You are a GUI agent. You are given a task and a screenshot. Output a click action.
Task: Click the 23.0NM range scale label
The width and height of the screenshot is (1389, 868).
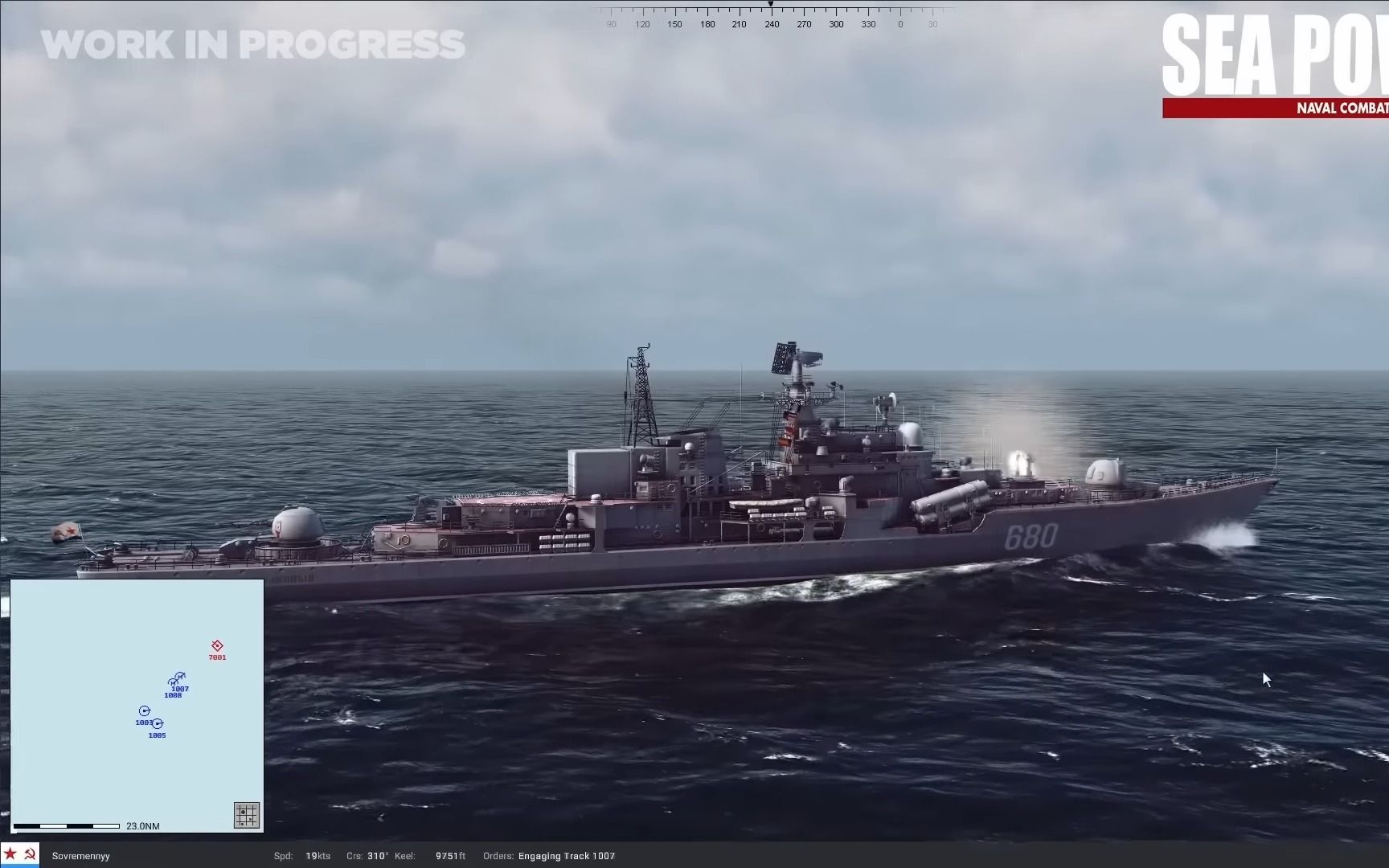141,825
